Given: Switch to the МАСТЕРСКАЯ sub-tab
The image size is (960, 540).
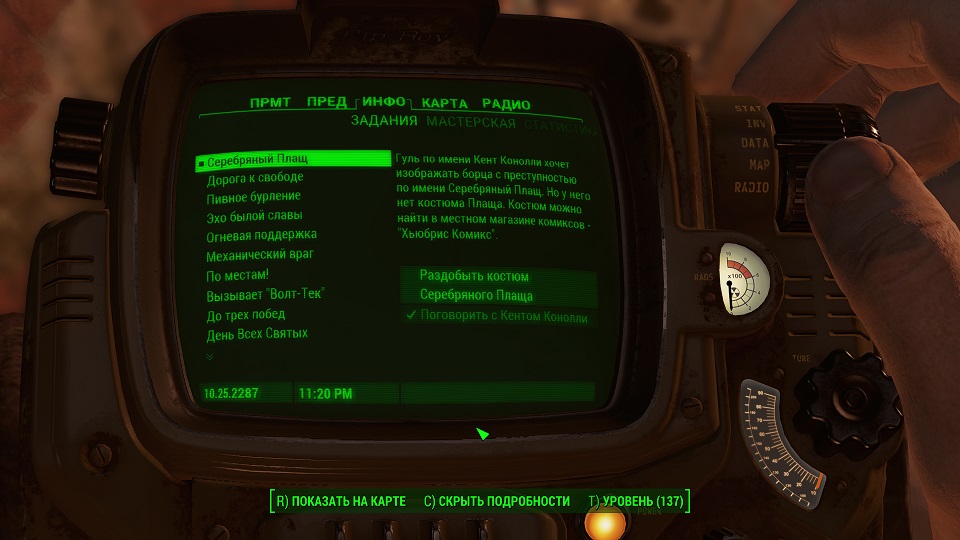Looking at the screenshot, I should pos(471,124).
